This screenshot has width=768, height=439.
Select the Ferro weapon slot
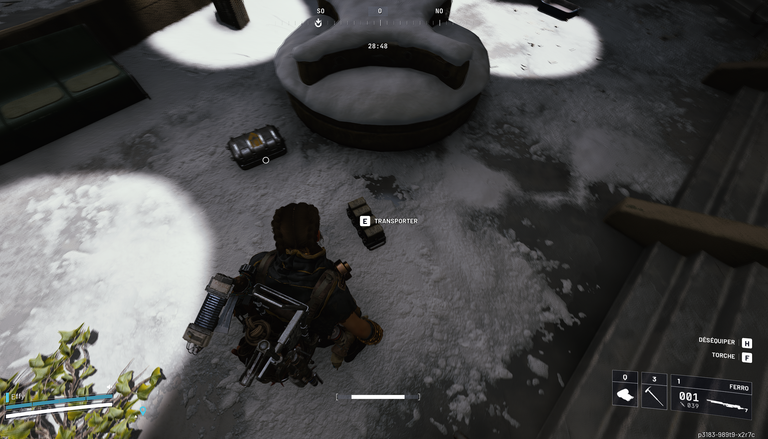click(711, 394)
